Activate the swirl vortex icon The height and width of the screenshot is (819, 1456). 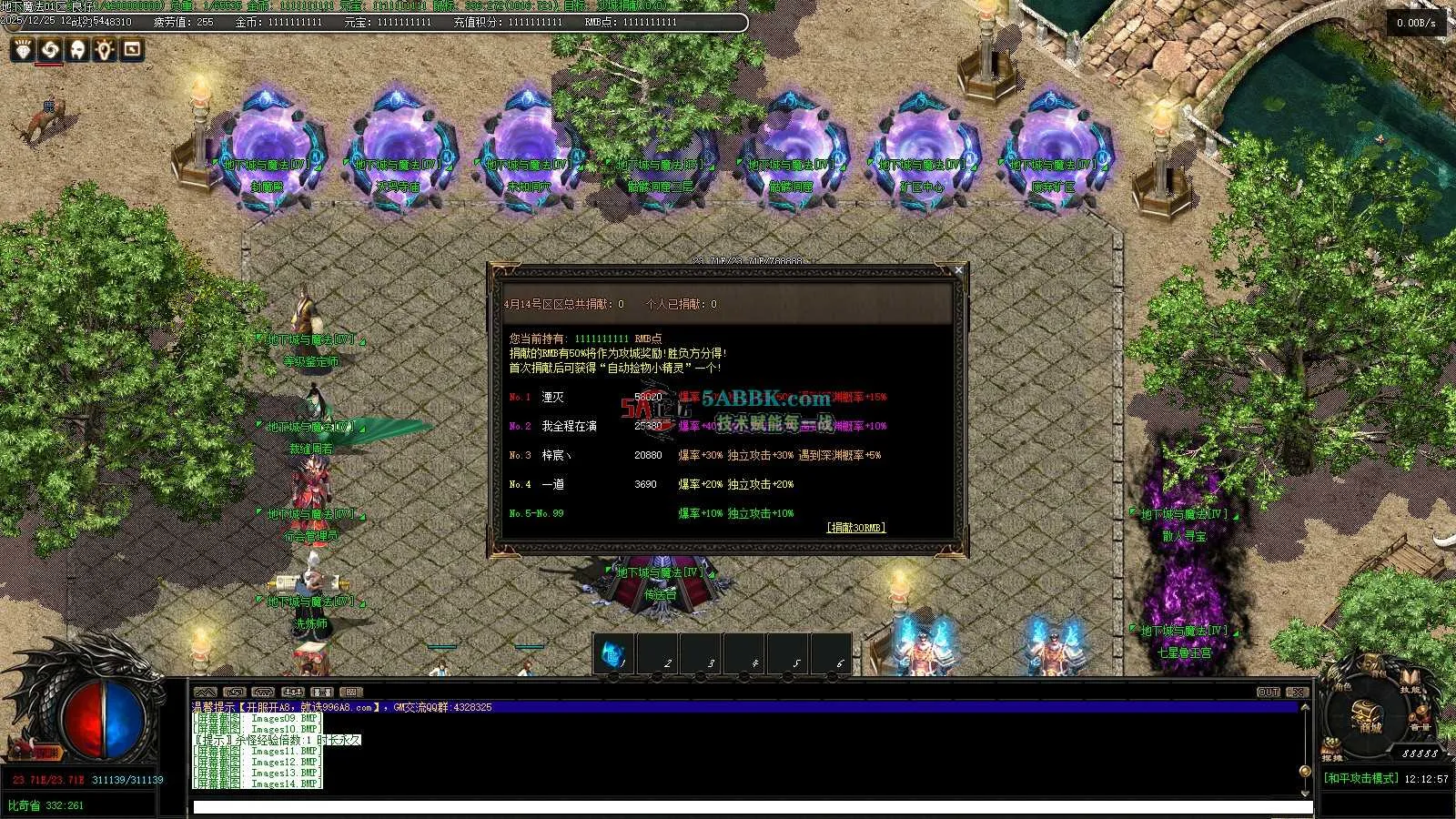(50, 50)
